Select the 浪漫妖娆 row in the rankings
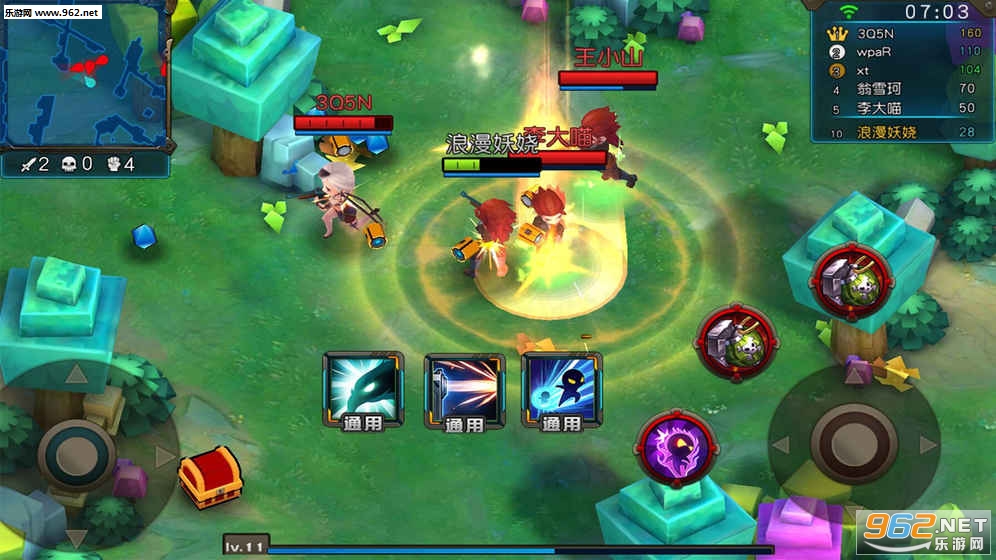Image resolution: width=996 pixels, height=560 pixels. pyautogui.click(x=900, y=132)
